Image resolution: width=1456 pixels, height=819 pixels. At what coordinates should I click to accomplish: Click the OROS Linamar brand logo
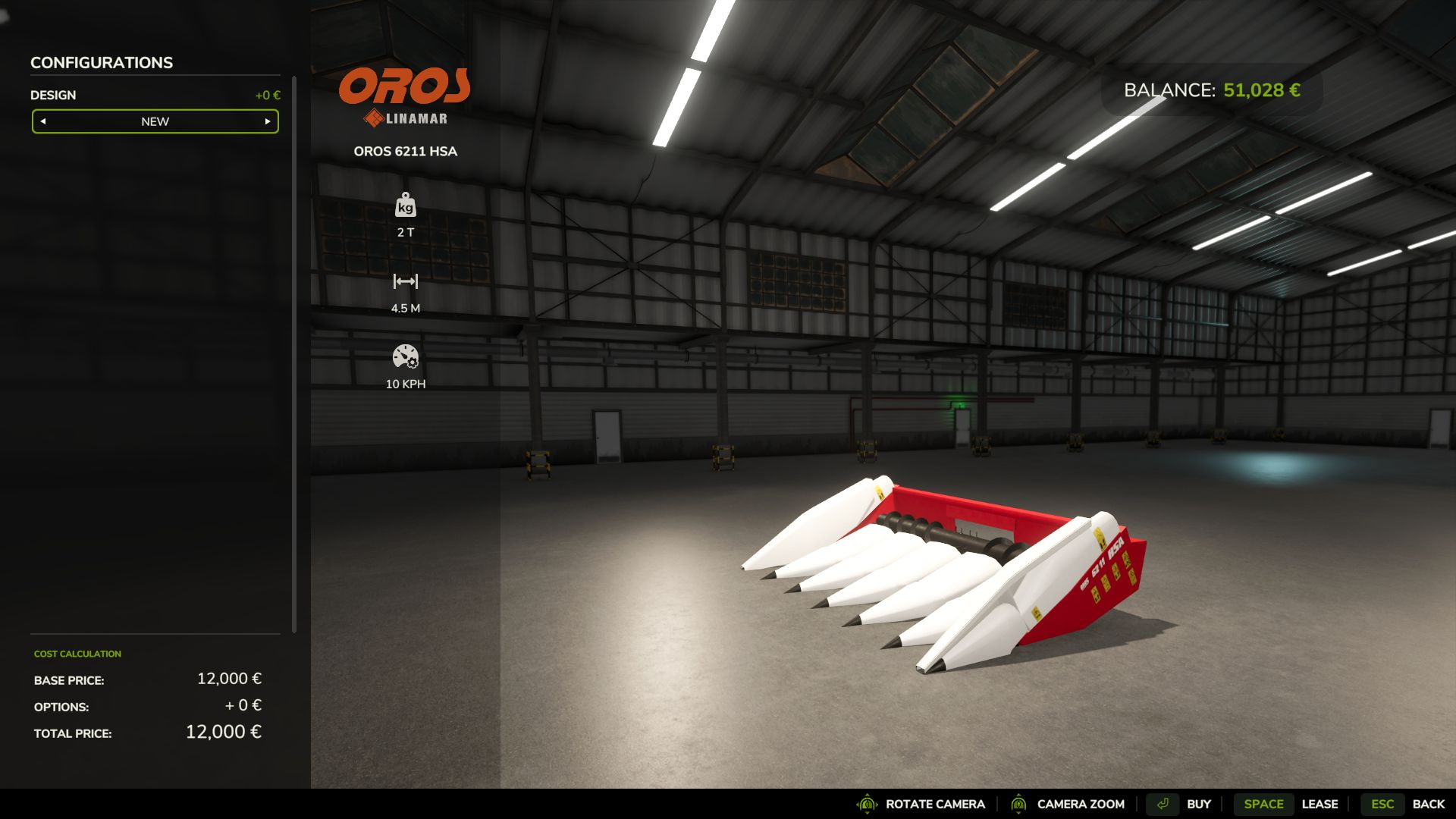point(404,86)
